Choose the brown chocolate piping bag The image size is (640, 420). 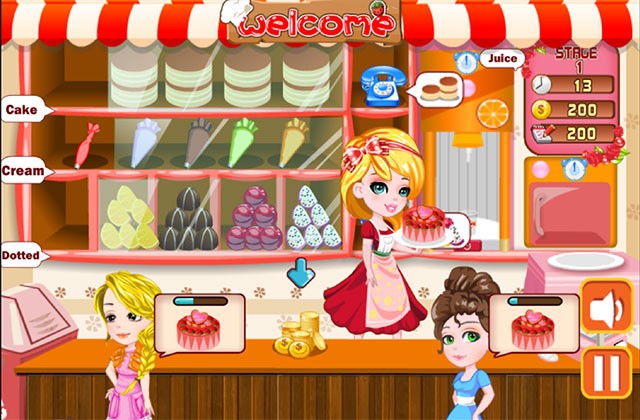tap(197, 141)
